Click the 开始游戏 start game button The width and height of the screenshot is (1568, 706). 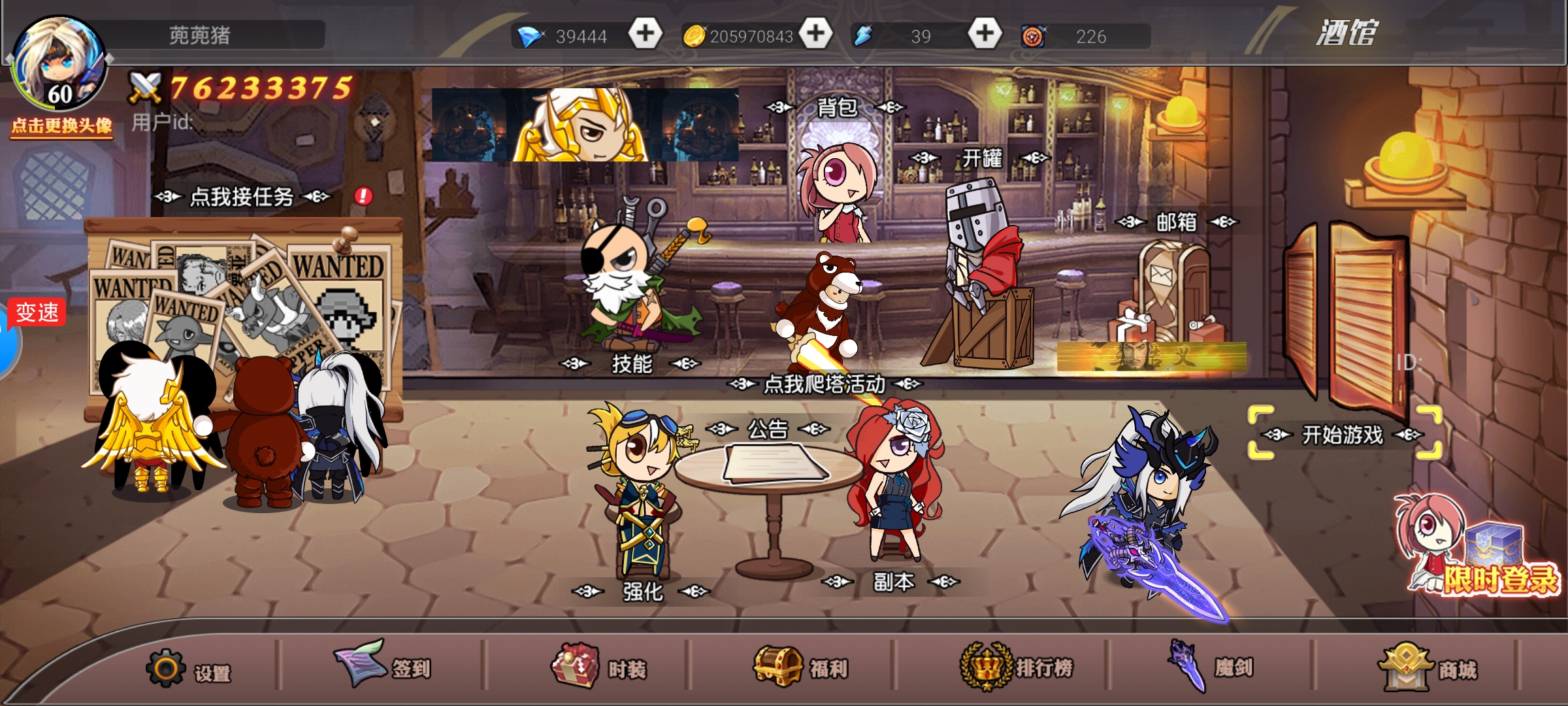click(x=1343, y=434)
